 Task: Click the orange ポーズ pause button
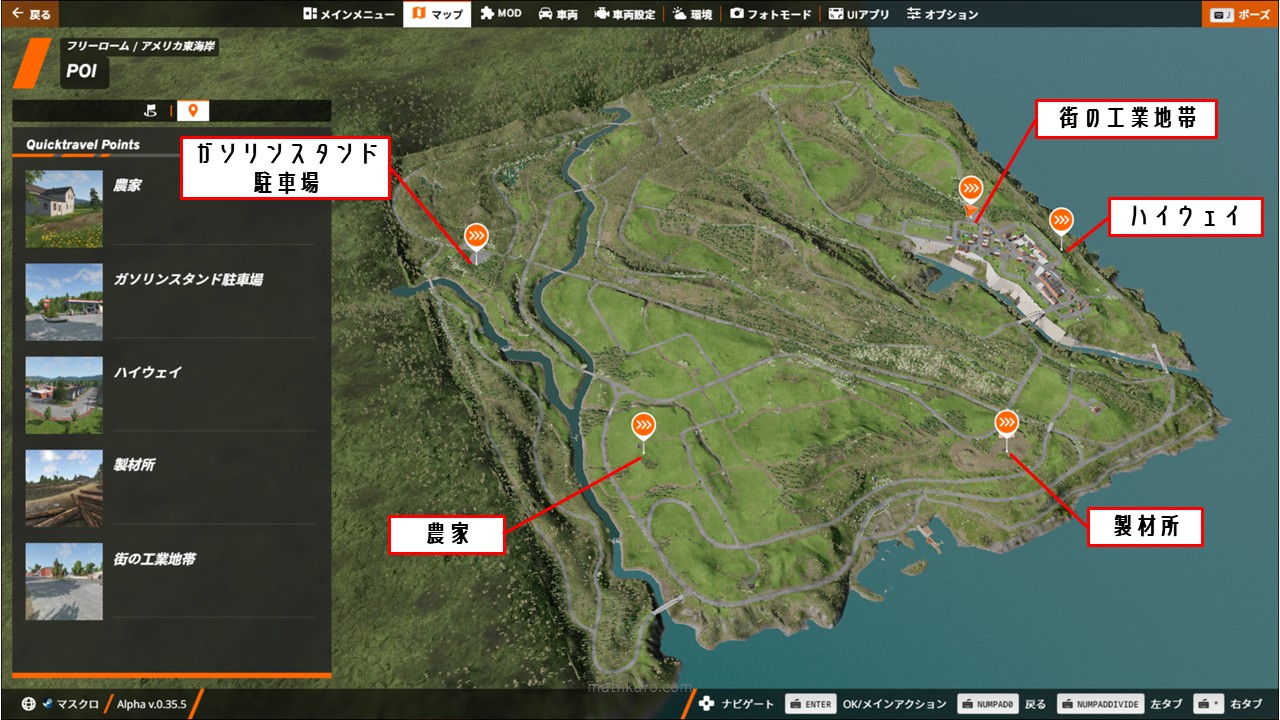pyautogui.click(x=1240, y=14)
